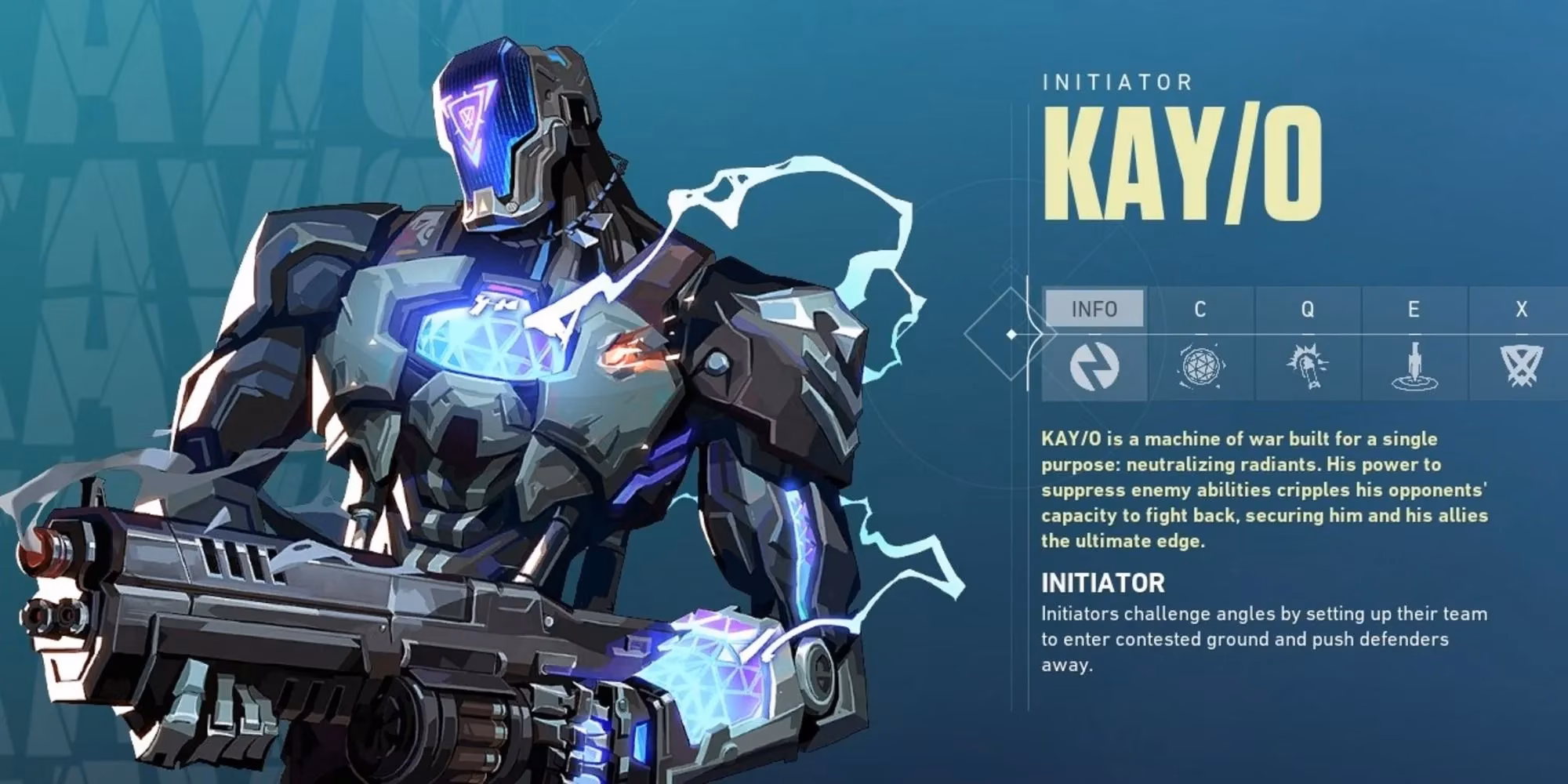1568x784 pixels.
Task: Select the INFO tab
Action: click(x=1094, y=309)
